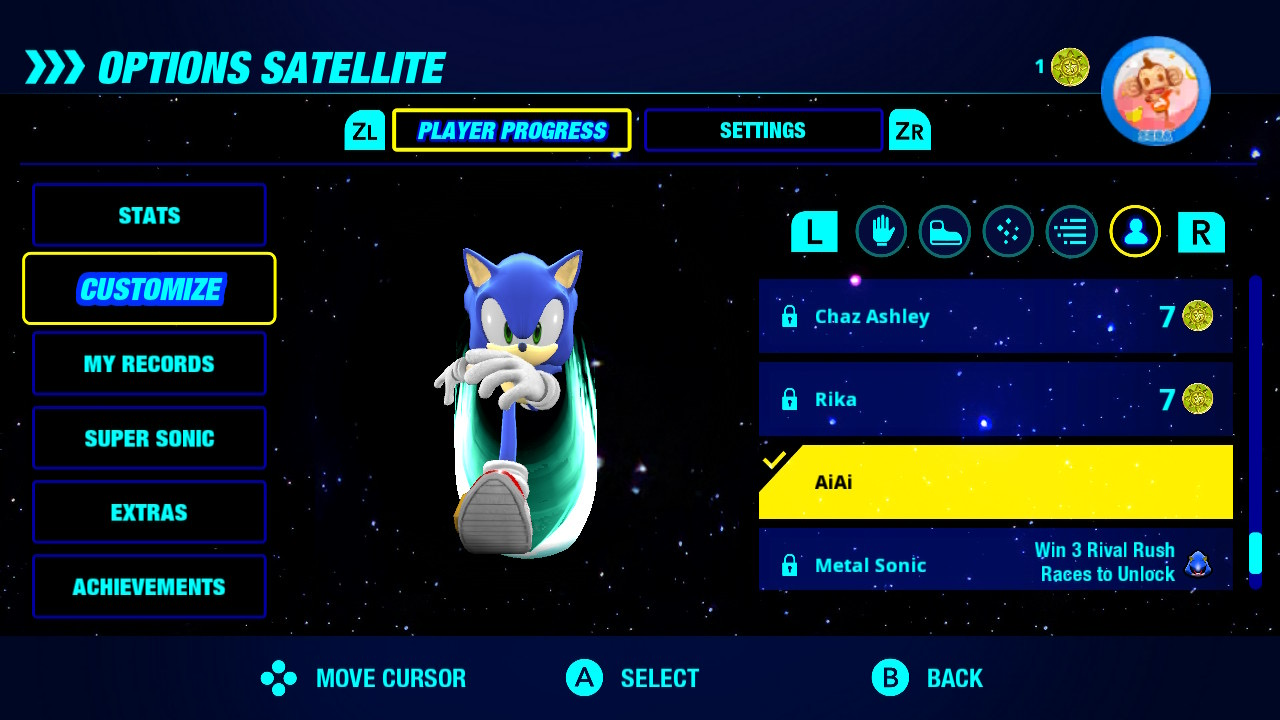Choose the sparkle dots customization category

click(x=1008, y=232)
